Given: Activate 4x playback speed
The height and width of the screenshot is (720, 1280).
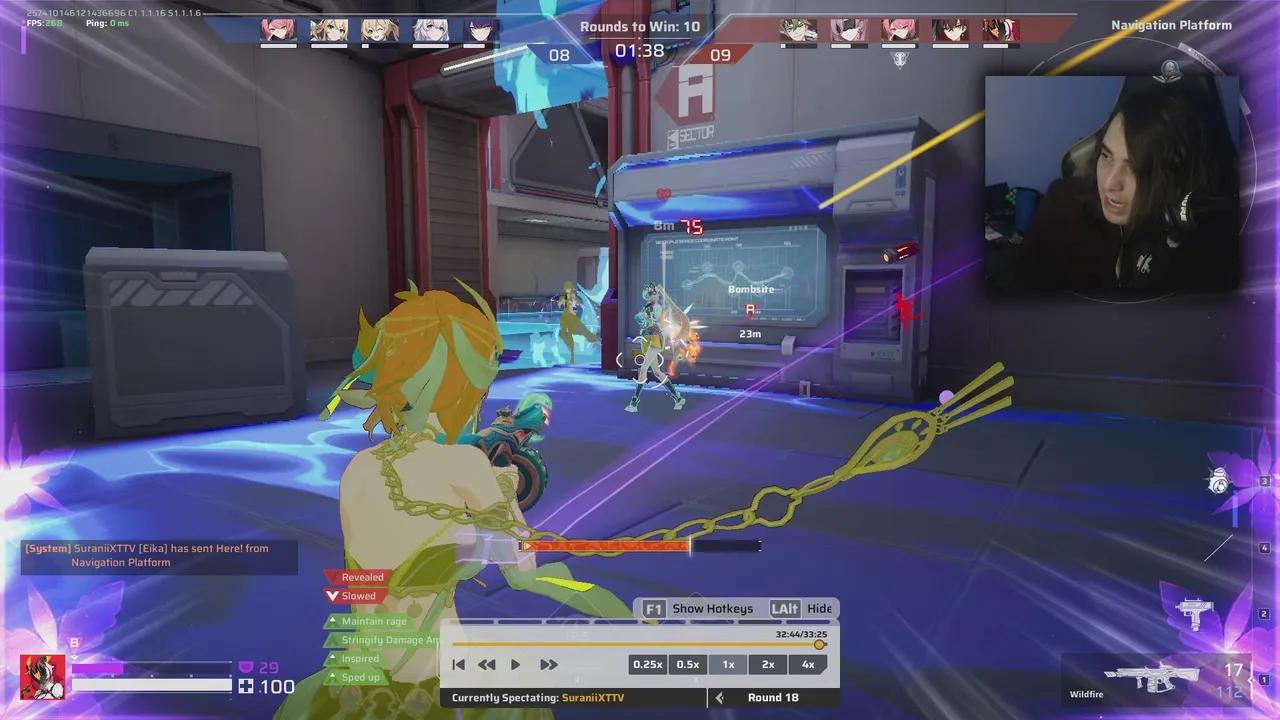Looking at the screenshot, I should coord(808,664).
